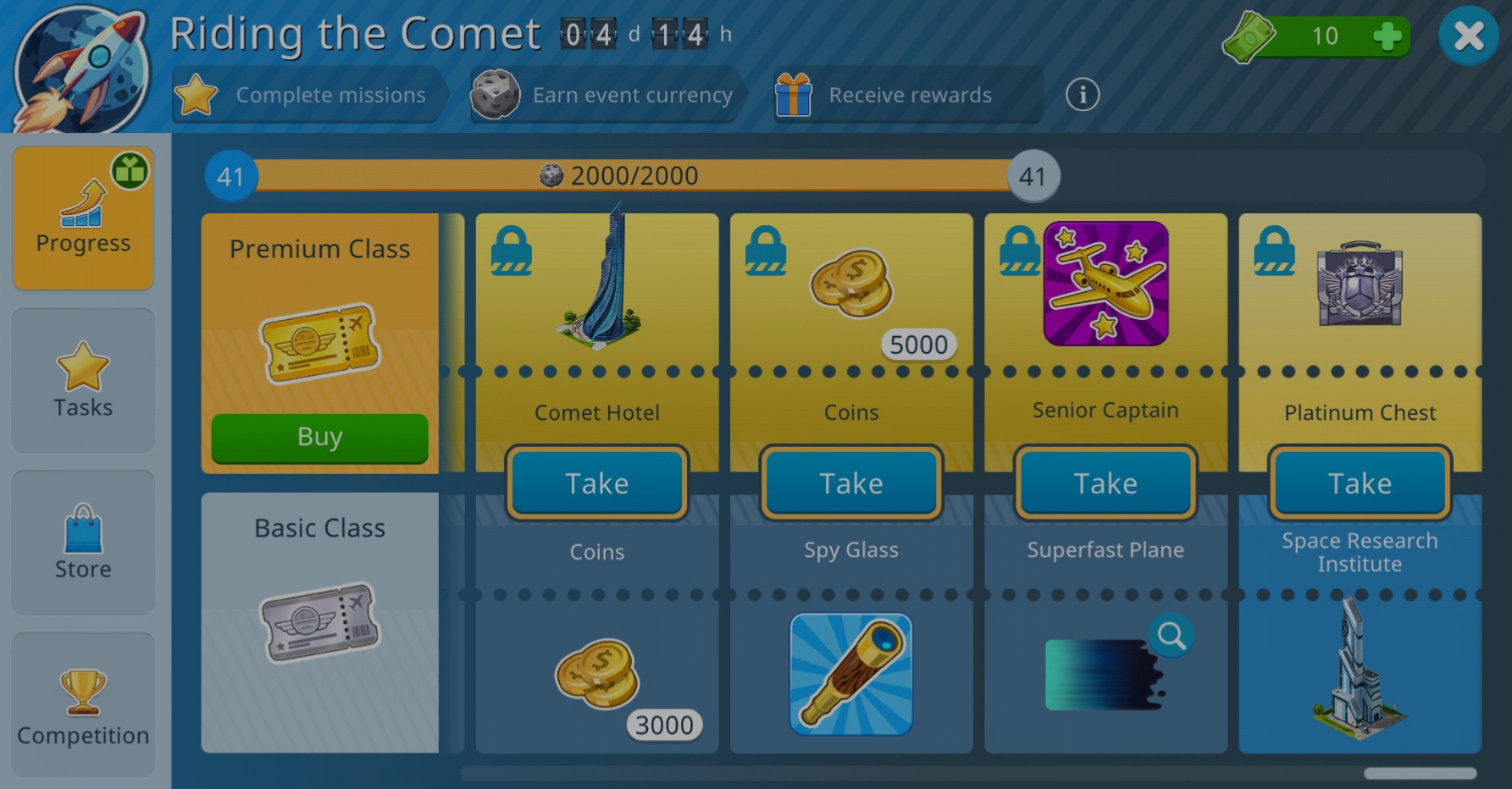Select the Space Research Institute building reward

(1358, 673)
